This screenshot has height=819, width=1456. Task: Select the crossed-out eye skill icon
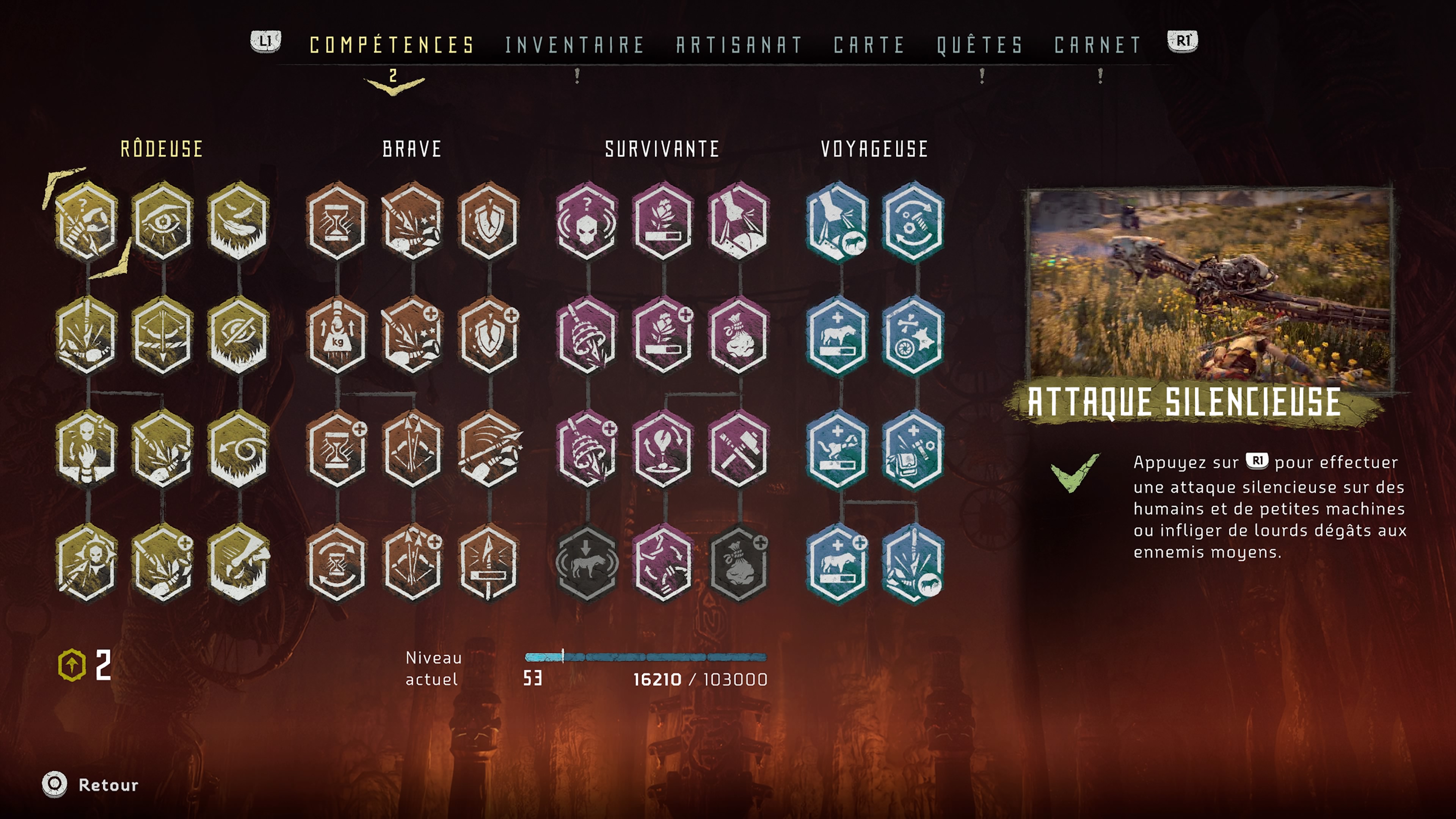(238, 336)
